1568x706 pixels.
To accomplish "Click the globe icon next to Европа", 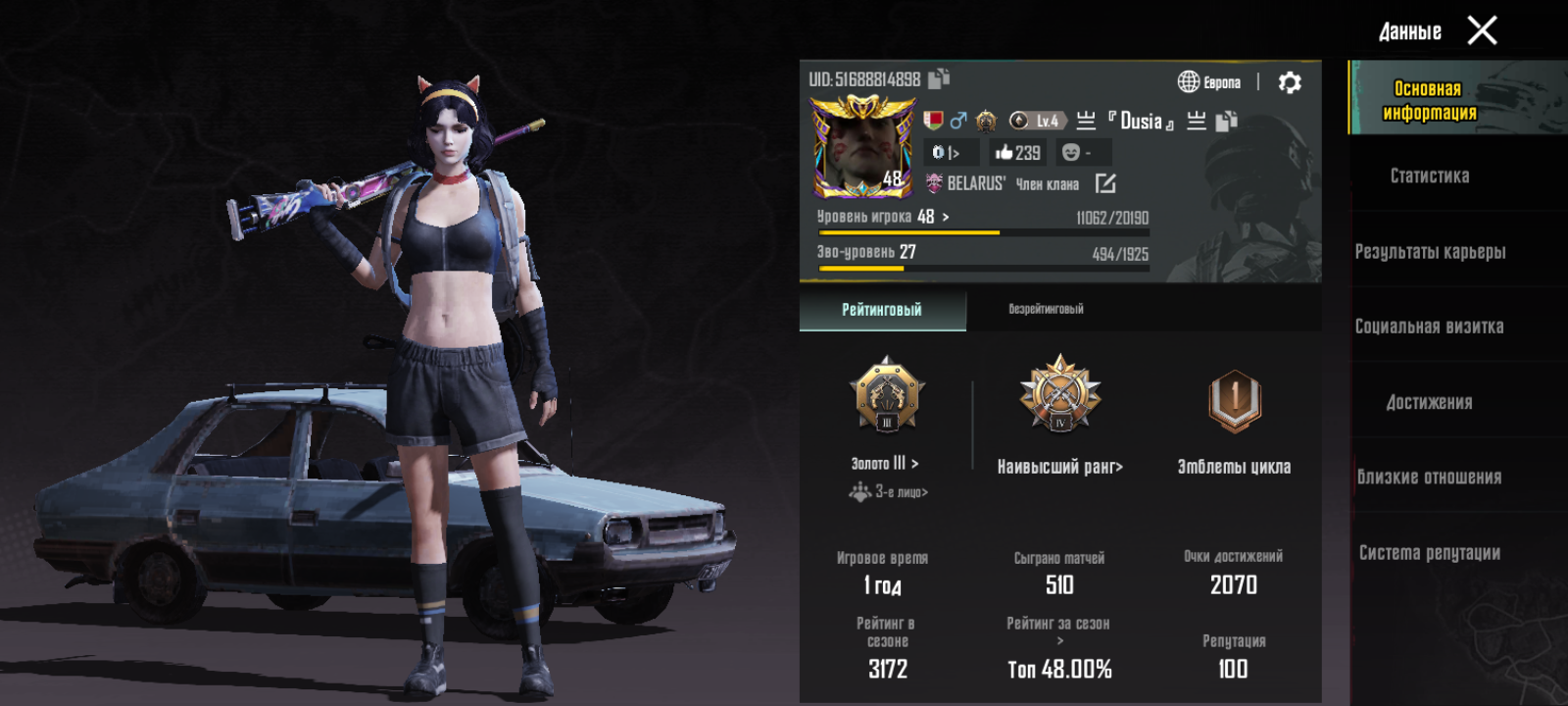I will click(x=1188, y=80).
